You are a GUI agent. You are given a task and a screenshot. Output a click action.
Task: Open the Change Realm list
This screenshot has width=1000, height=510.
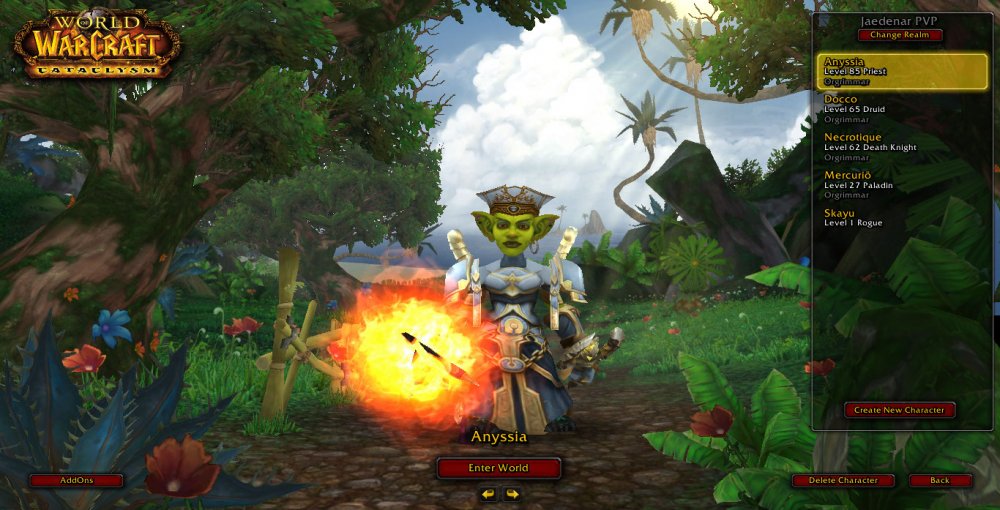pos(899,35)
